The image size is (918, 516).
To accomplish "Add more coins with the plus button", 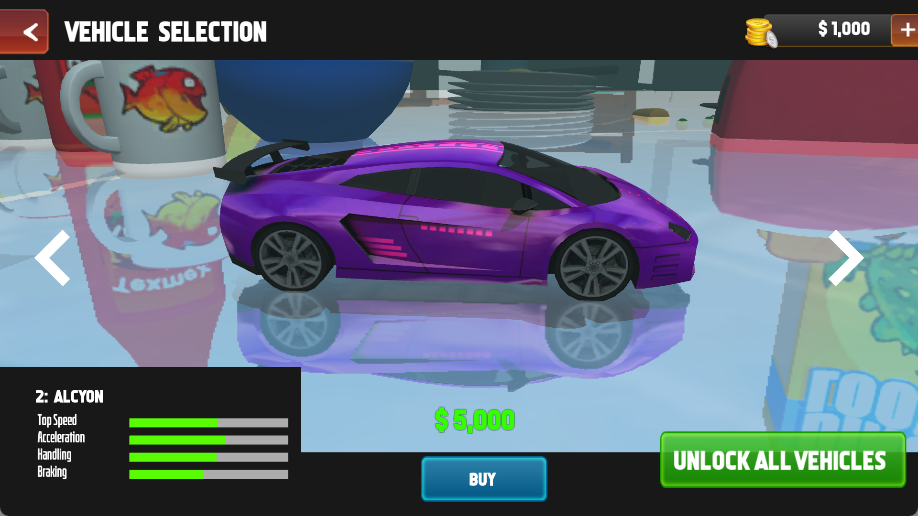I will [x=905, y=30].
